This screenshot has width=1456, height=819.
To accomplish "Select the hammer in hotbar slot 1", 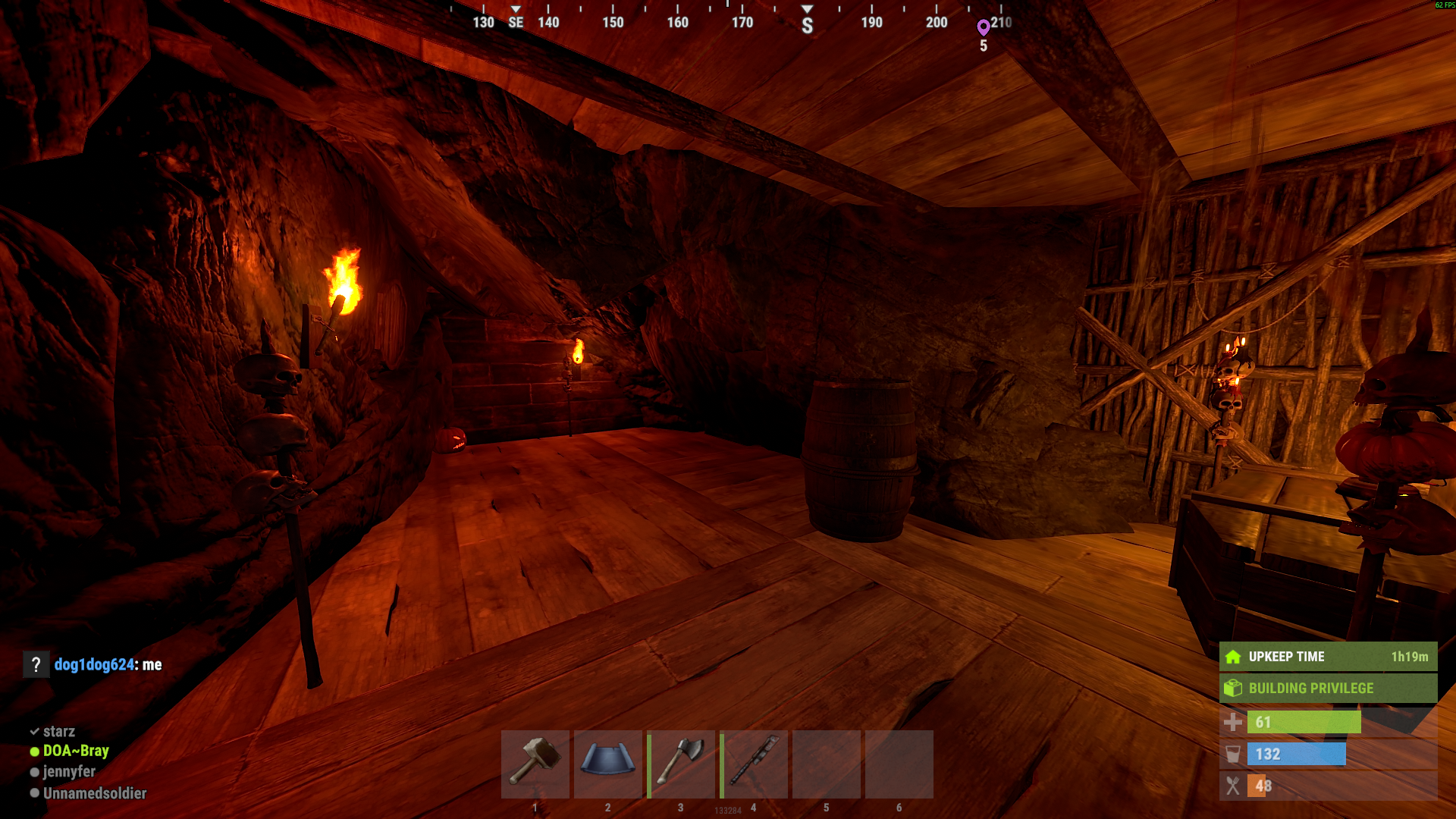I will (x=535, y=764).
